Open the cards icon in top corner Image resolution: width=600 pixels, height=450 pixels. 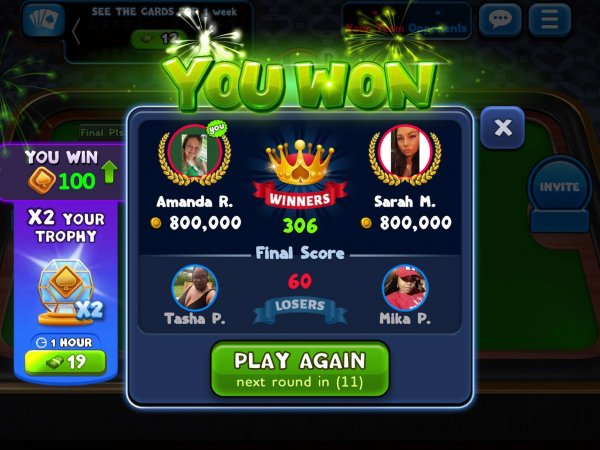click(40, 21)
